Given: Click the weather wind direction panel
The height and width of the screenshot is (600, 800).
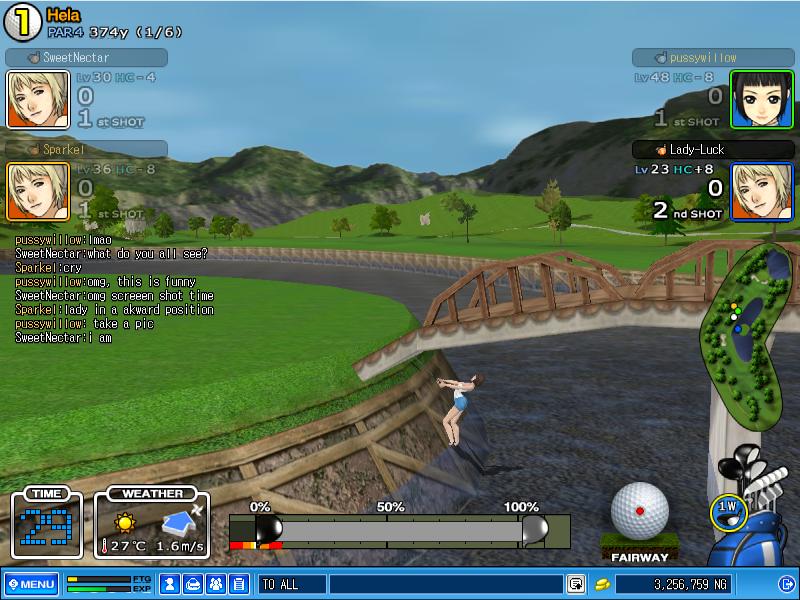Looking at the screenshot, I should (152, 525).
